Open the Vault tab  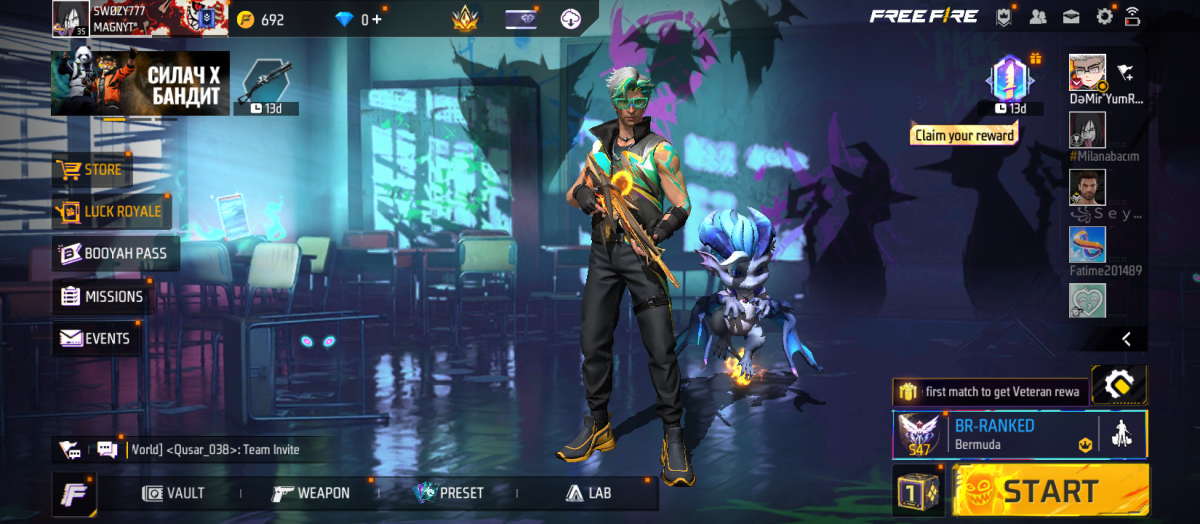coord(174,493)
